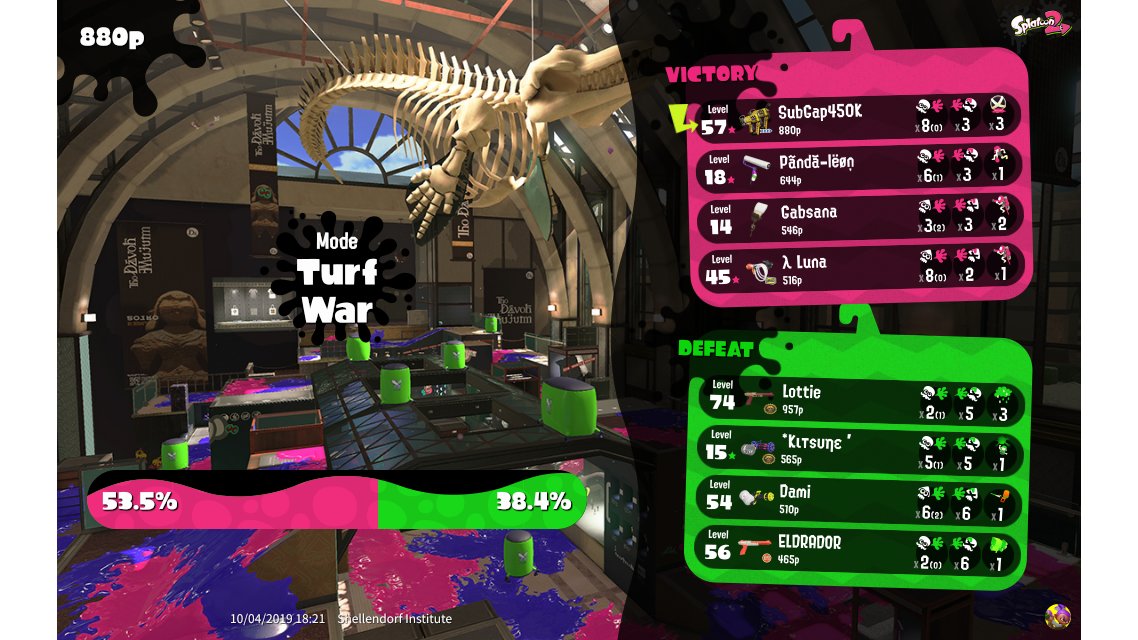This screenshot has width=1138, height=640.
Task: Select Pãndã-lëøn's result row
Action: 860,167
